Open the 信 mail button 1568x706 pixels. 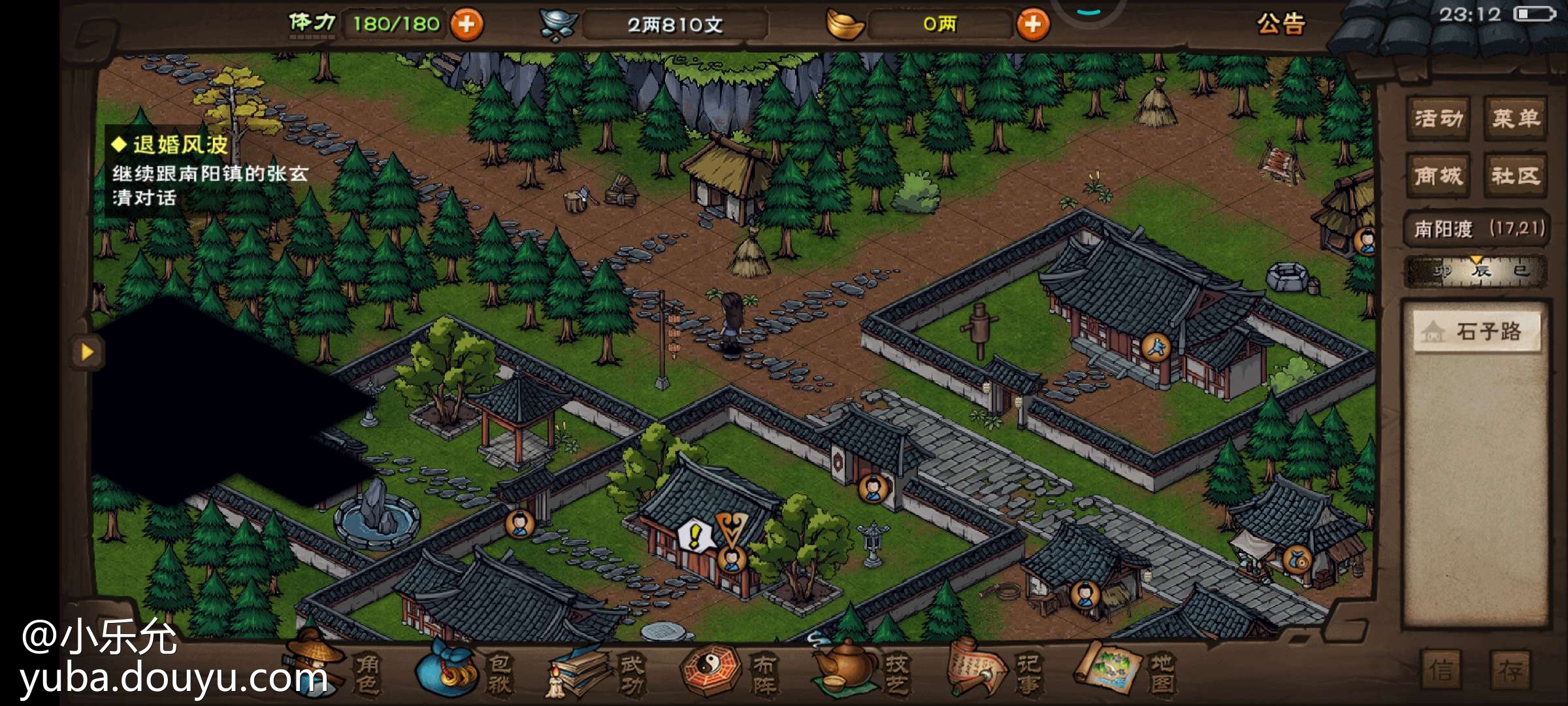(1441, 669)
